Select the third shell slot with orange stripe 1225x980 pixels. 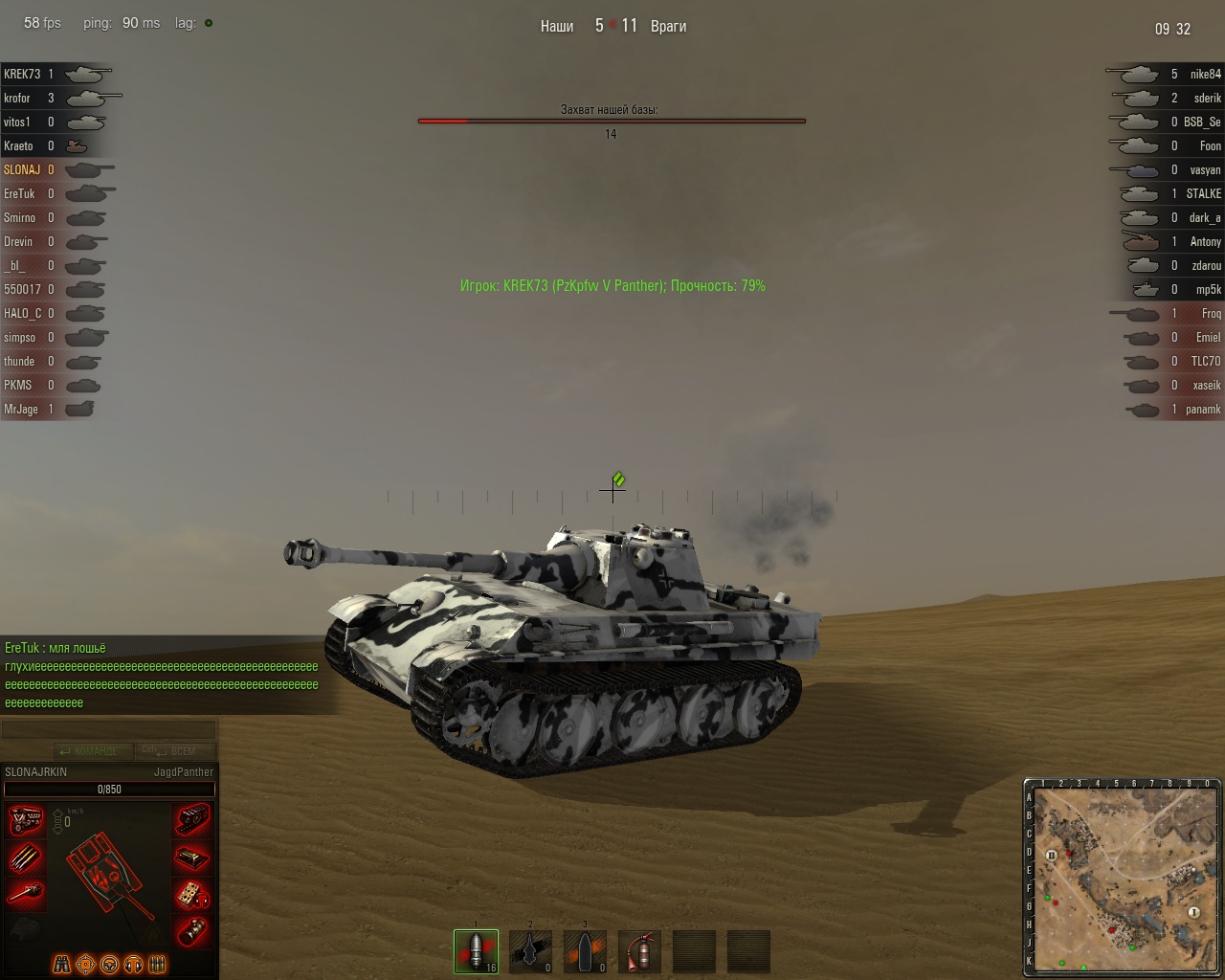585,951
